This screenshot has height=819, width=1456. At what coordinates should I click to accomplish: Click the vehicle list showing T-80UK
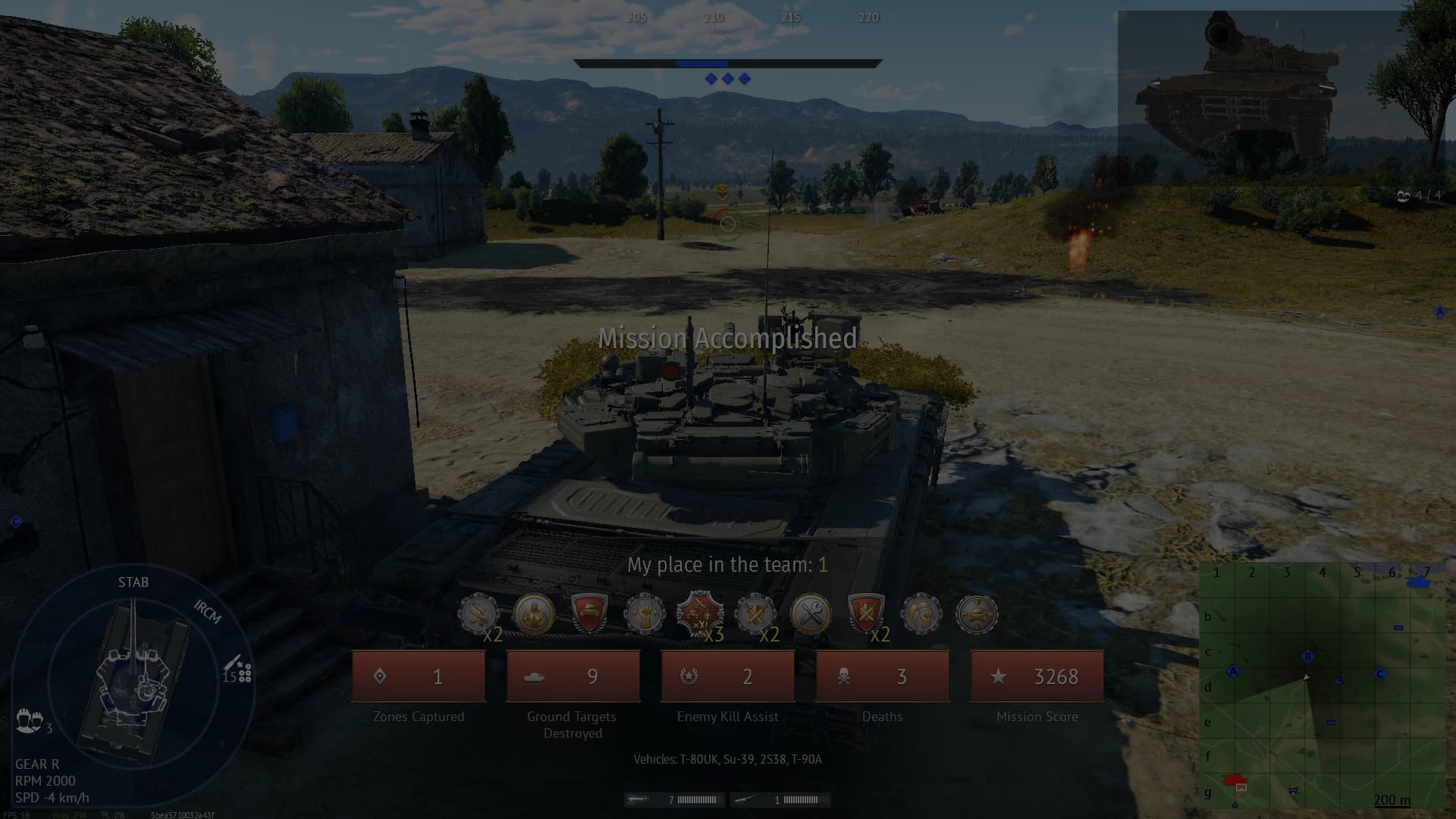727,758
